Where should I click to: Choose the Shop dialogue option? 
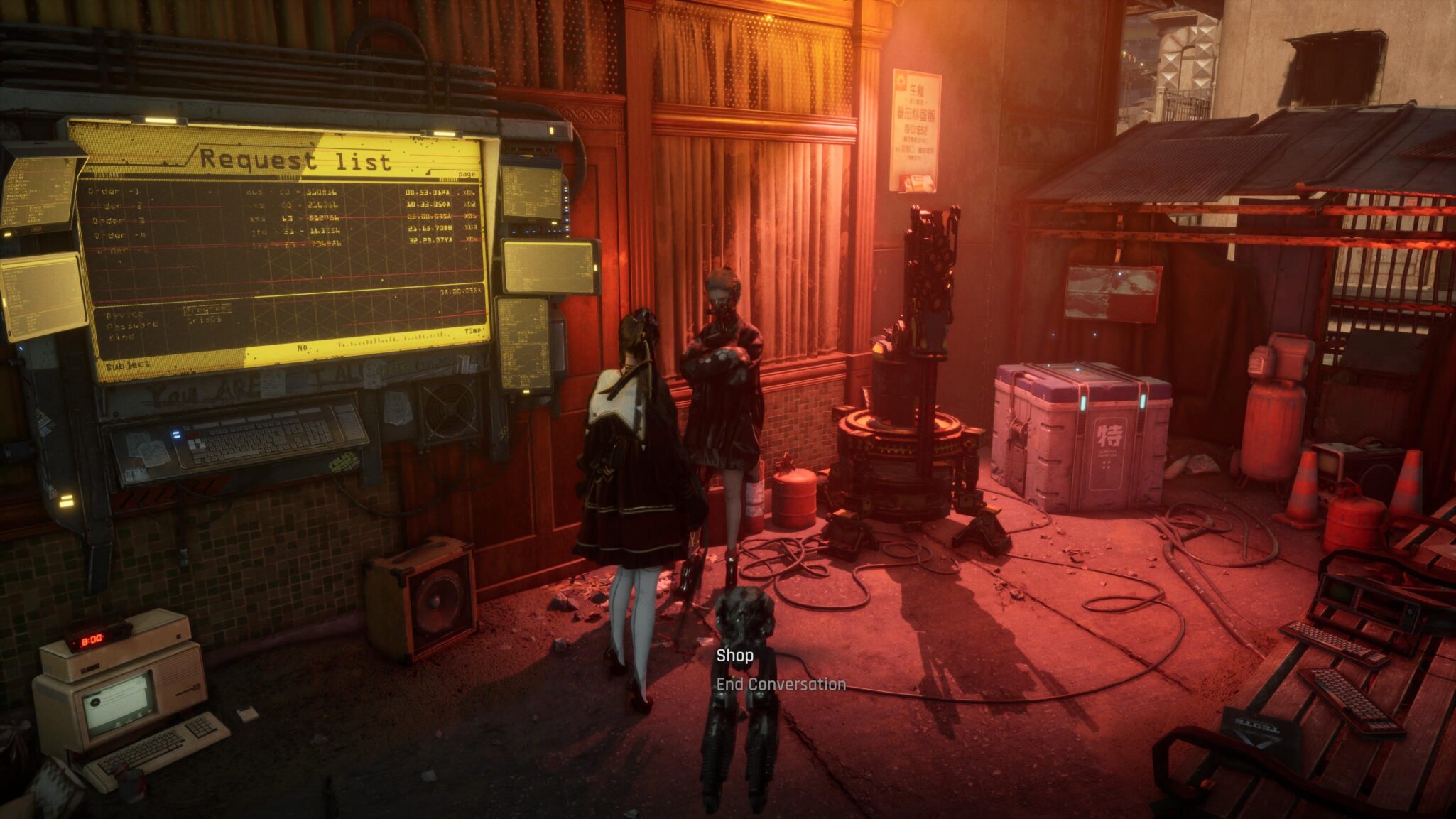click(734, 656)
